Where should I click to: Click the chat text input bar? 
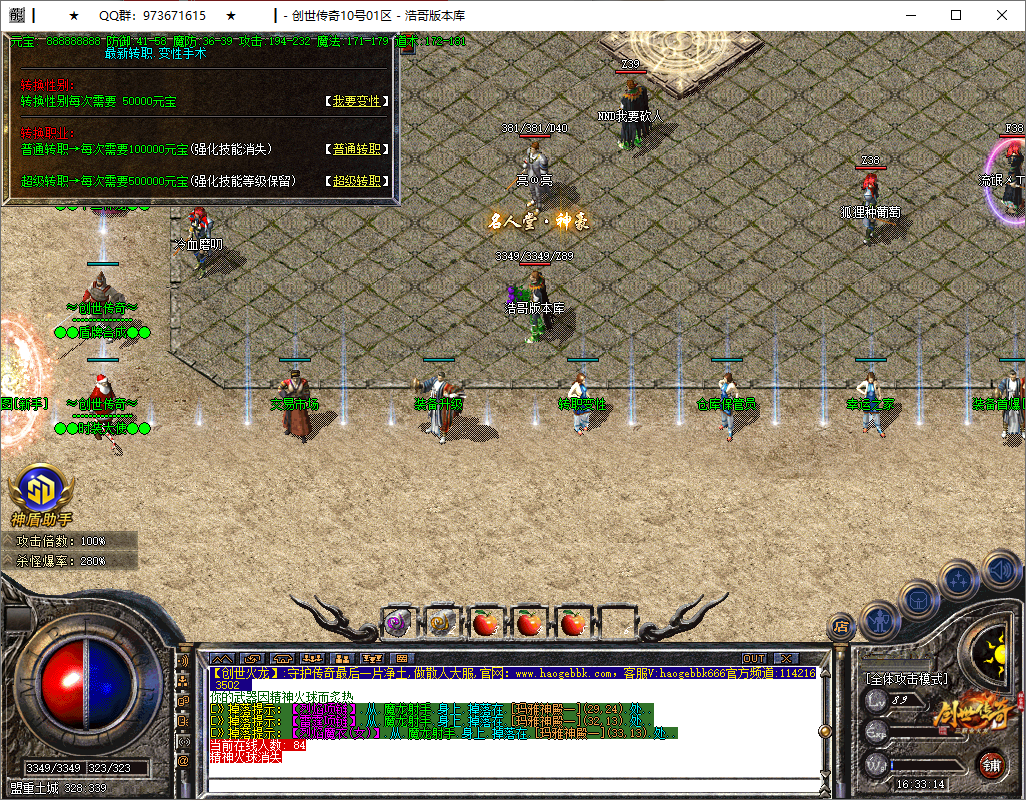[x=510, y=783]
